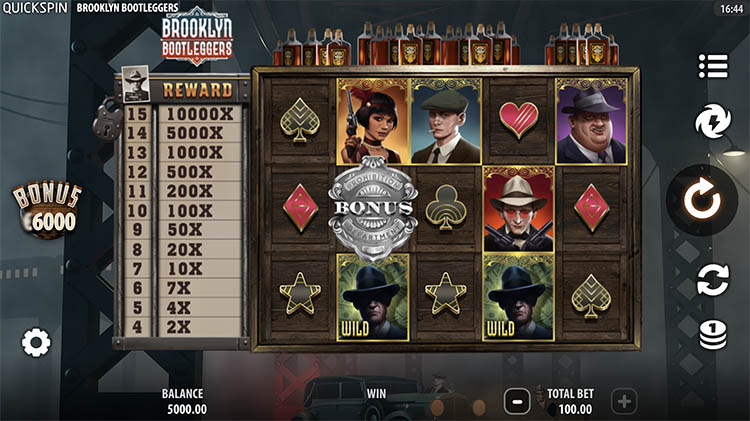
Task: Toggle the turbo spin lightning button
Action: (x=713, y=123)
